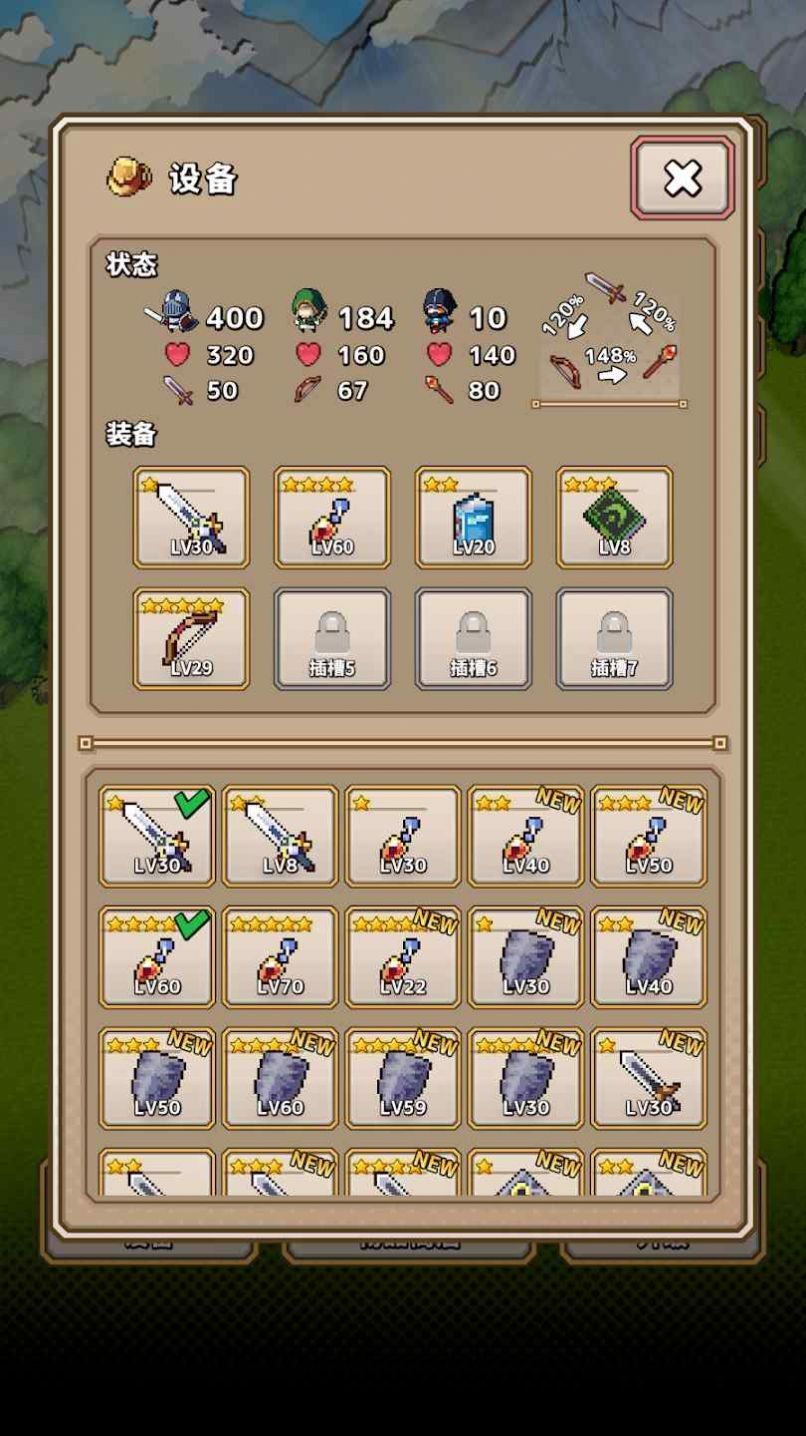The height and width of the screenshot is (1436, 806).
Task: Tap the locked 插槽7 slot
Action: tap(614, 638)
